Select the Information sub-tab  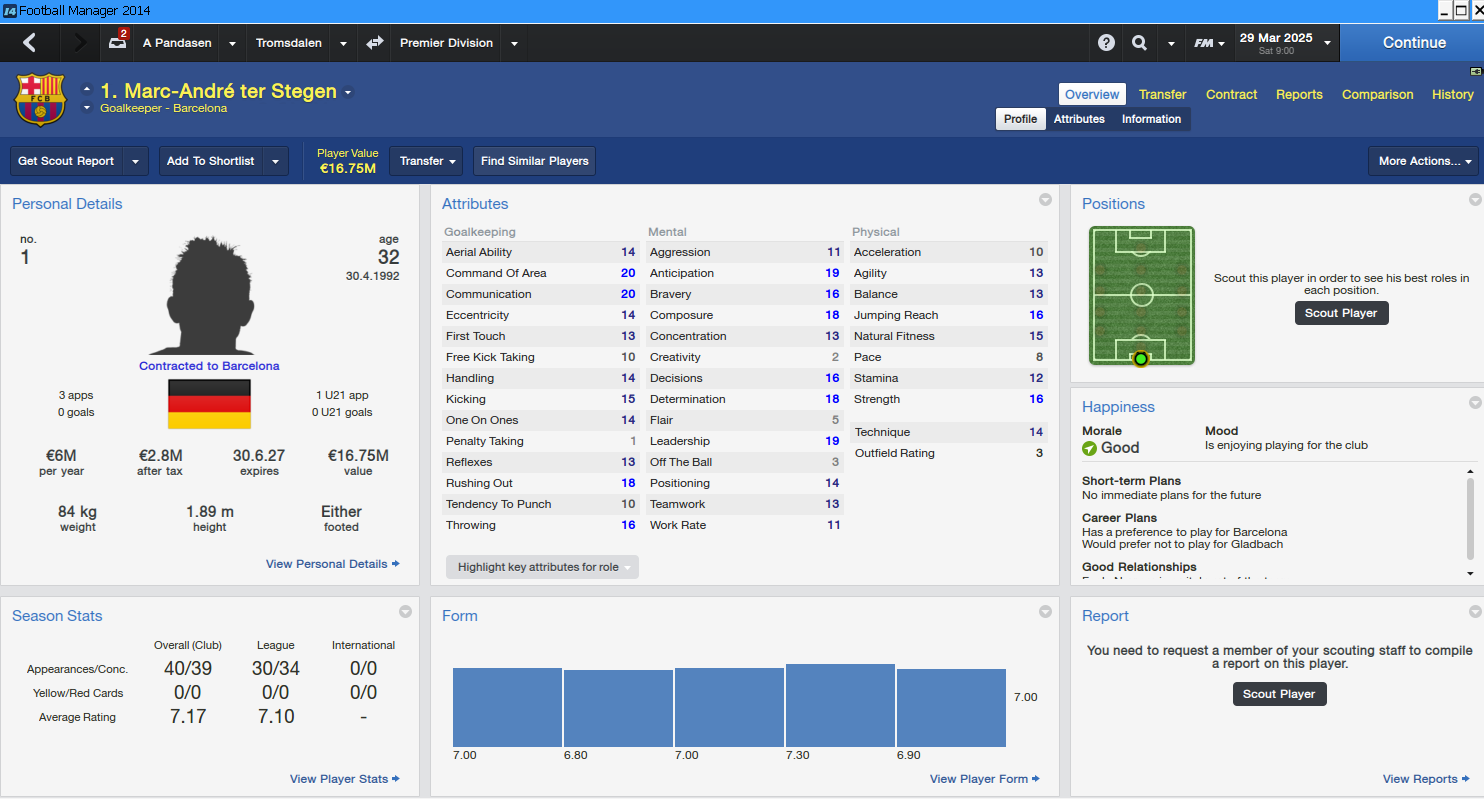(x=1151, y=119)
